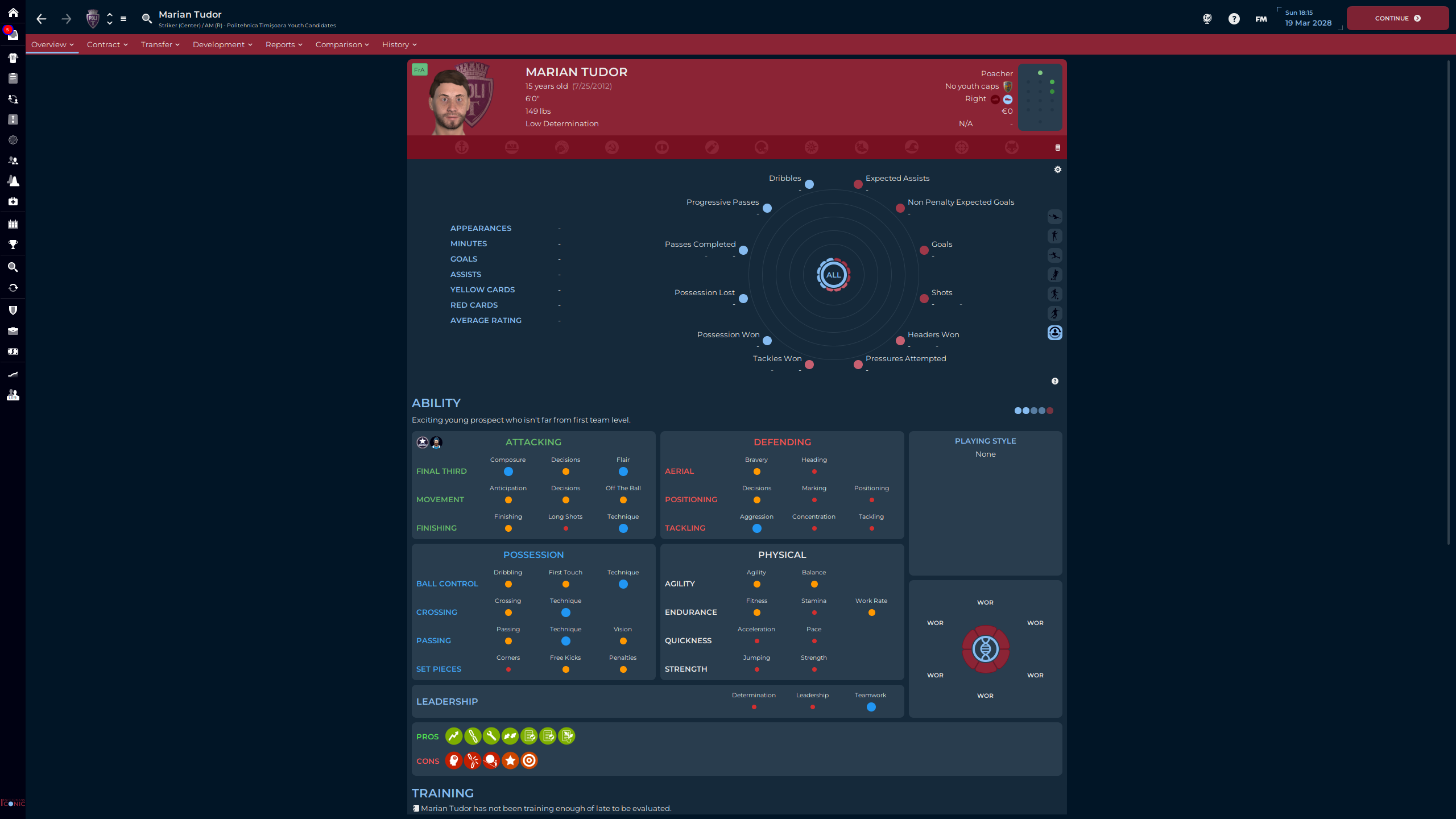The image size is (1456, 819).
Task: Open Politehnica Timișoara Youth Candidates link
Action: (281, 26)
